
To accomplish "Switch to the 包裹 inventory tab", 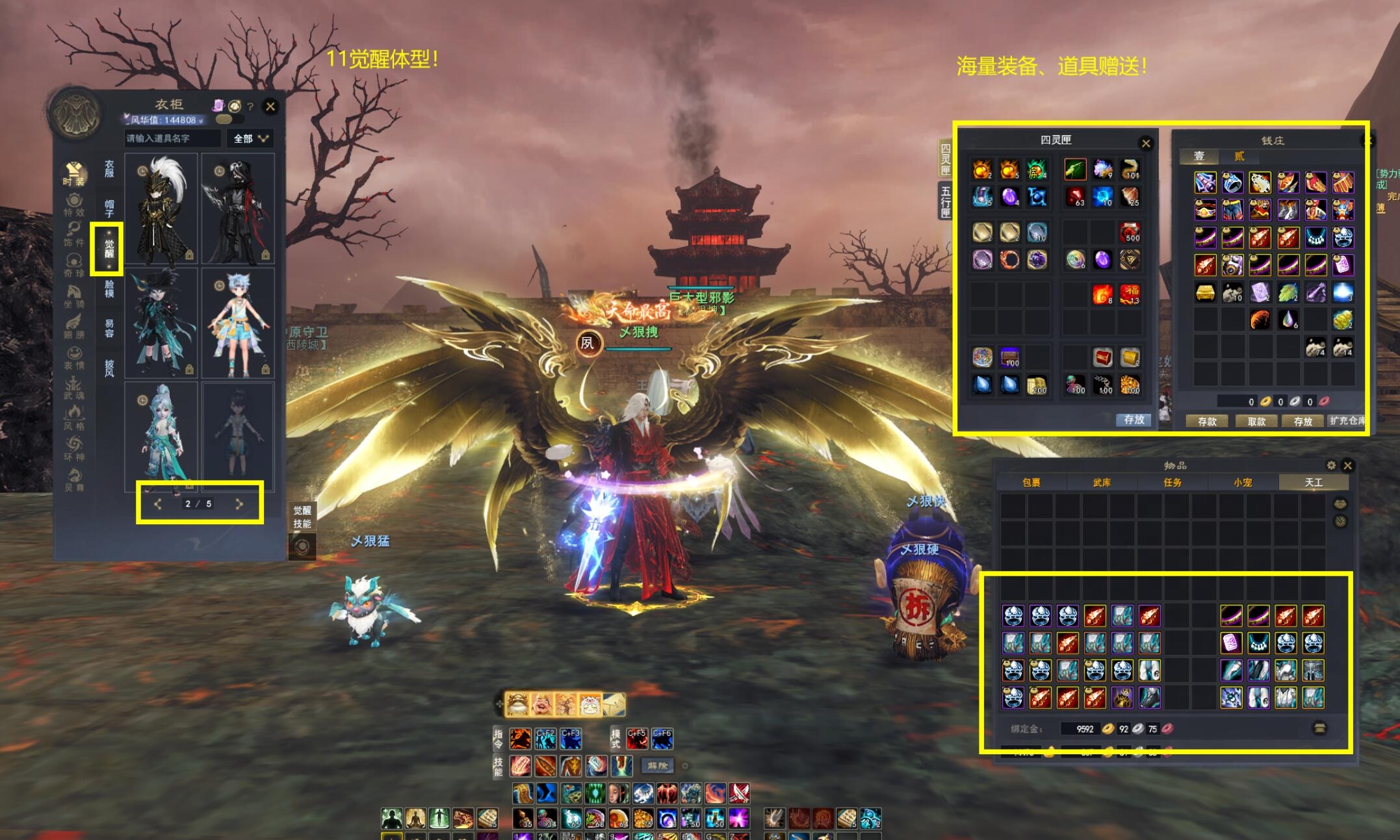I will click(1031, 482).
